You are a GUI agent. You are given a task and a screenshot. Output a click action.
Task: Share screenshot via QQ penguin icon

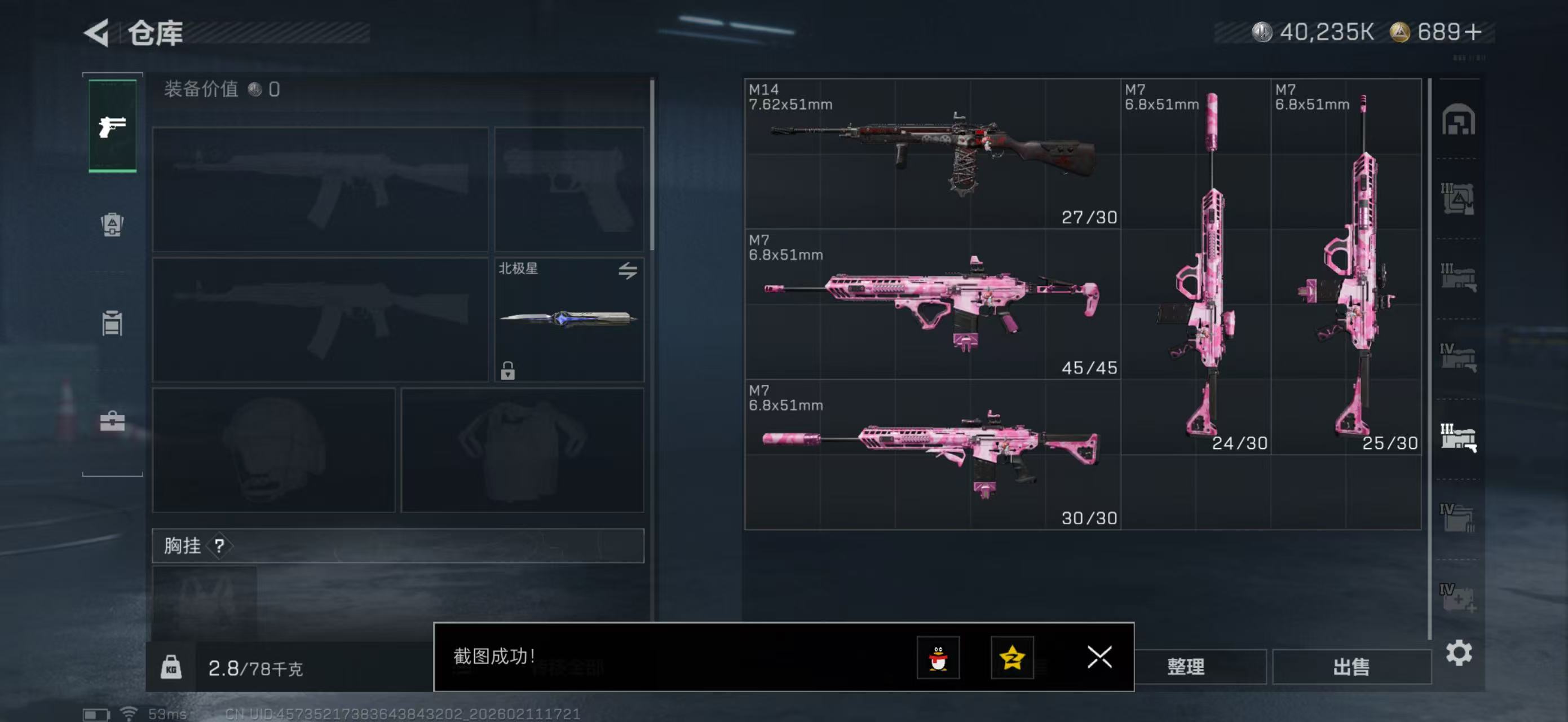(x=938, y=658)
